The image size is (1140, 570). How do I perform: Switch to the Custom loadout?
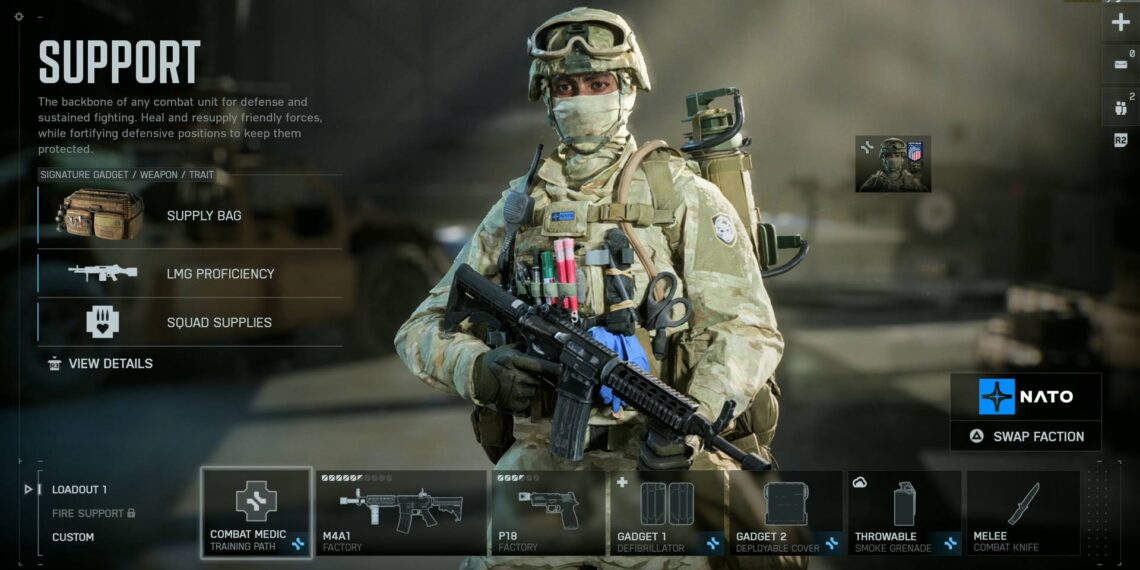[x=73, y=537]
